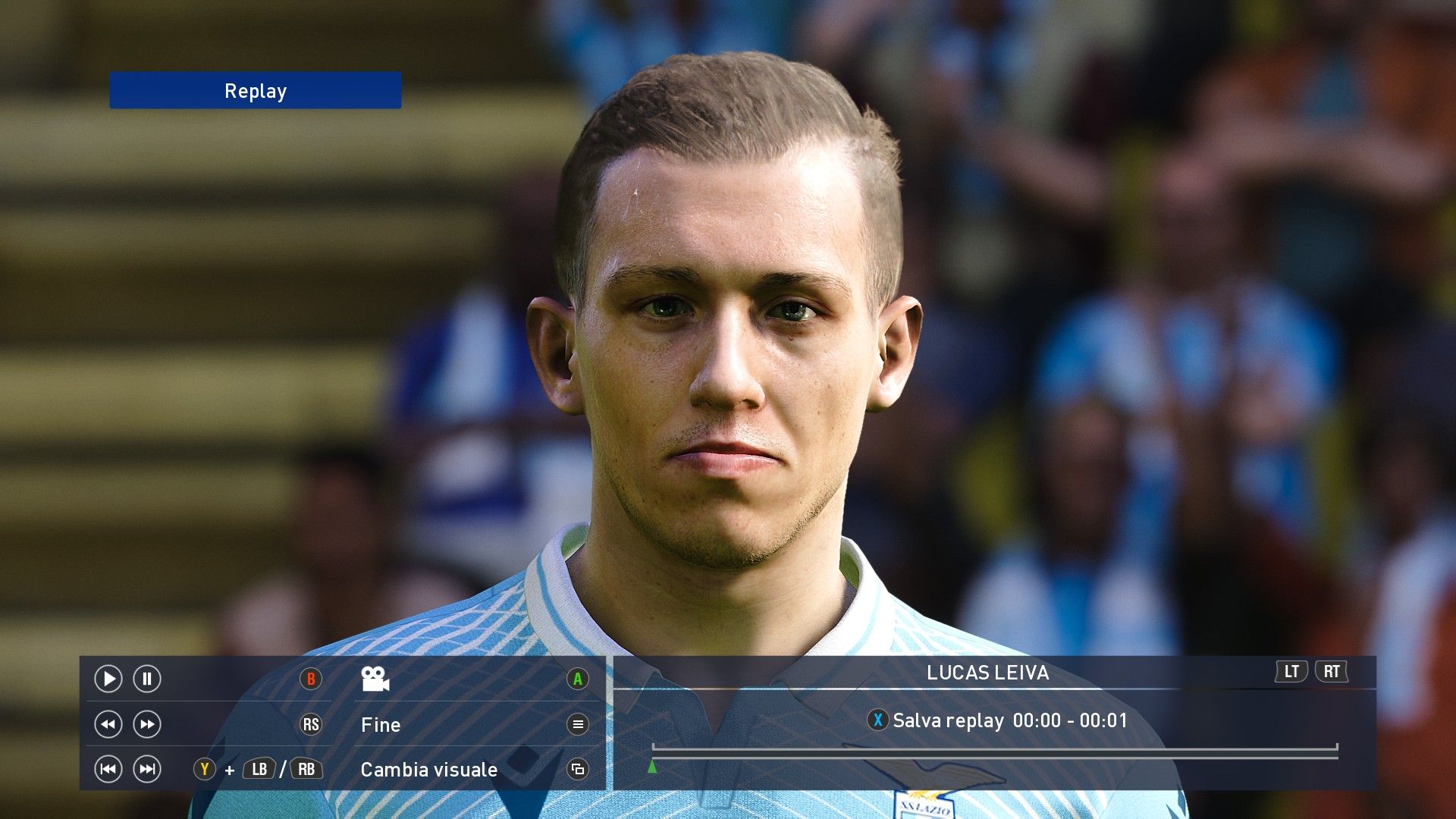Select the green triangle timeline marker
The width and height of the screenshot is (1456, 819).
click(652, 767)
